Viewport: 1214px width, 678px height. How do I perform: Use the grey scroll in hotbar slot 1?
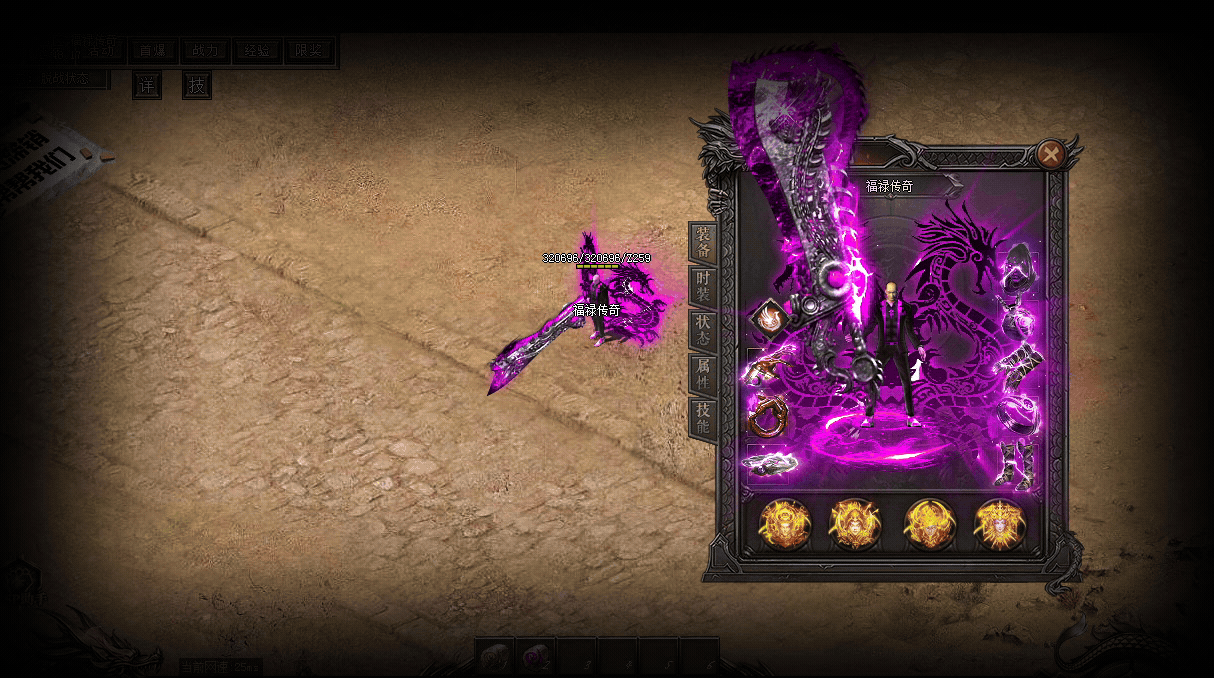tap(495, 658)
